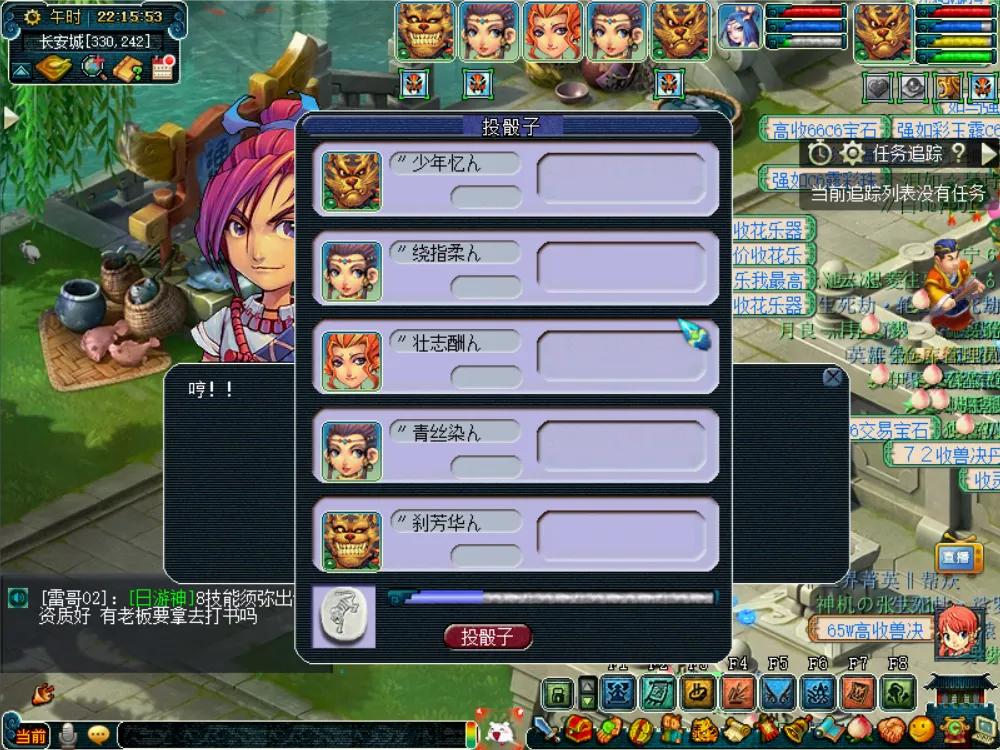Roll the dice with the 投骰子 button
Screen dimensions: 1000x750
click(487, 637)
